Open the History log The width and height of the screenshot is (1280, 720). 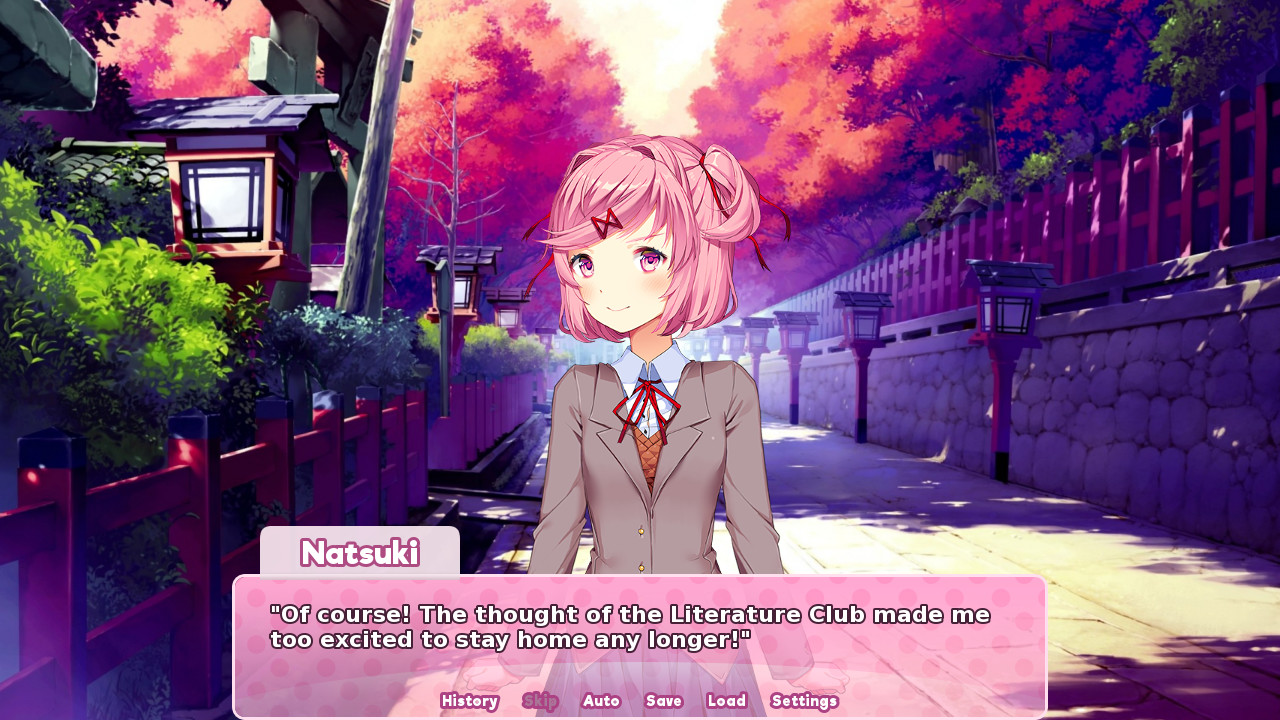pos(468,701)
